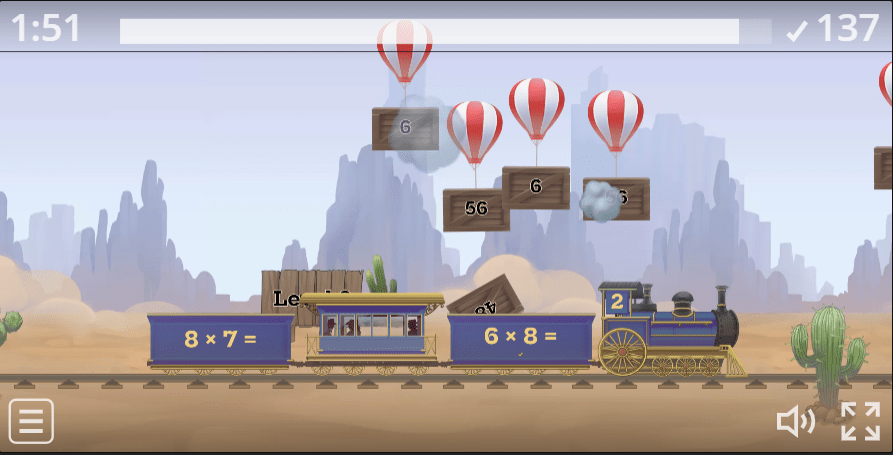Image resolution: width=893 pixels, height=455 pixels.
Task: Toggle the sound speaker icon
Action: coord(795,422)
